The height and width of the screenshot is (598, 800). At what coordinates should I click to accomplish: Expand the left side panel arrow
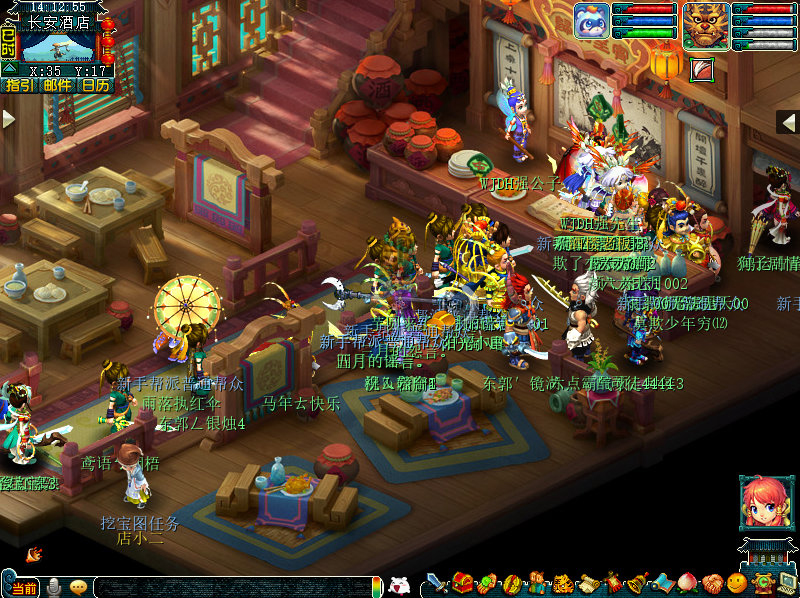(x=9, y=119)
